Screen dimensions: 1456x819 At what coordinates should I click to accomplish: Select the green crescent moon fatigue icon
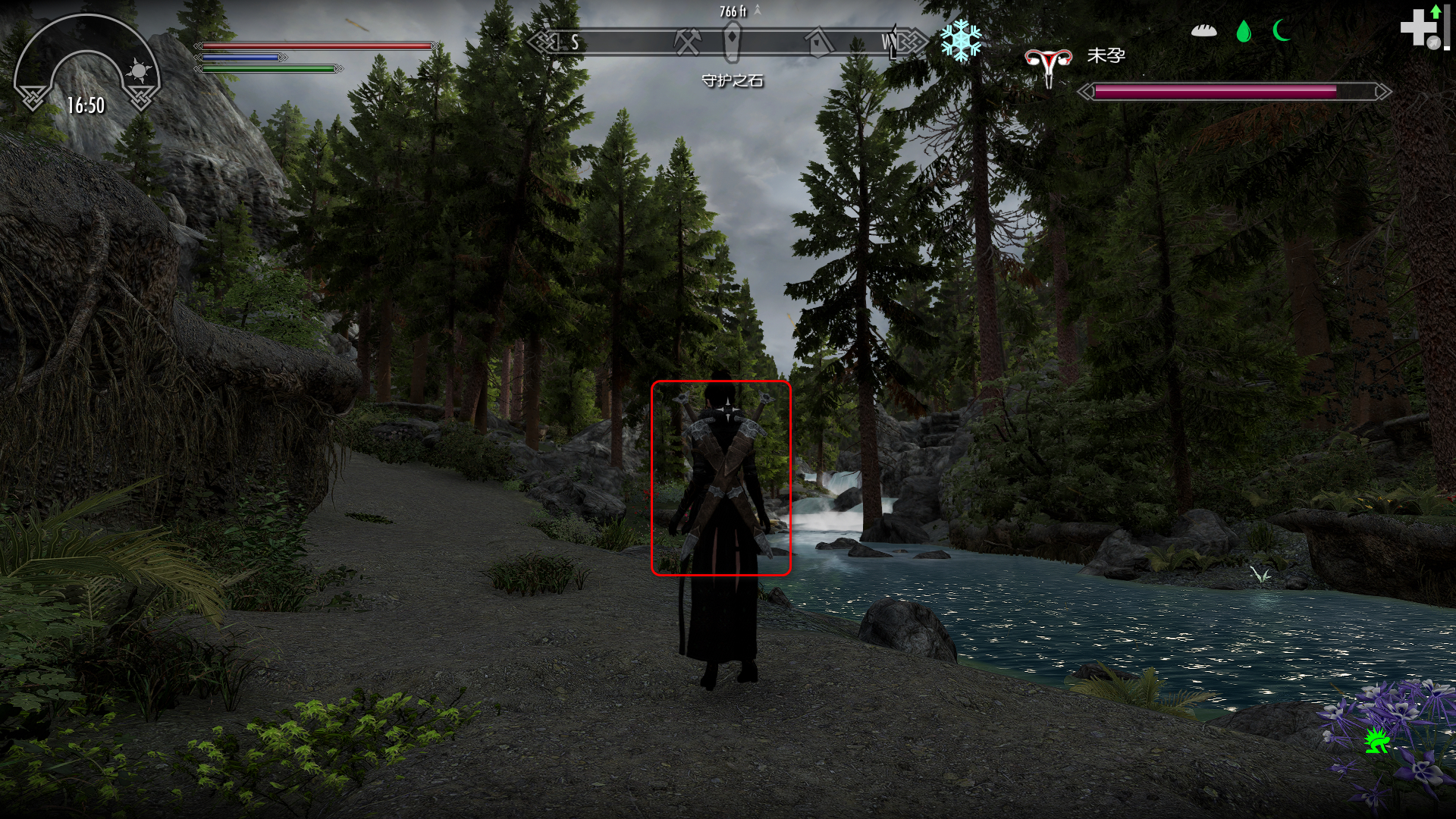coord(1282,30)
